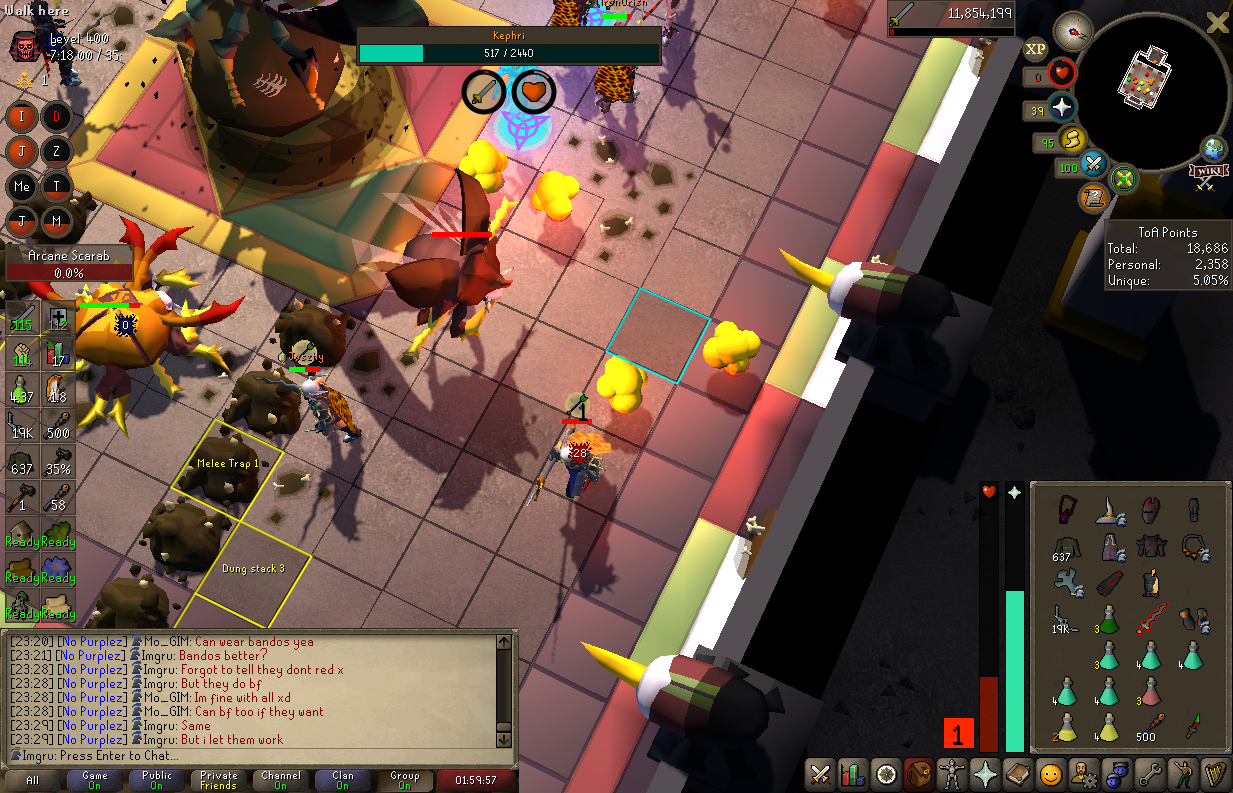This screenshot has height=793, width=1233.
Task: Switch to the Clan chat tab
Action: coord(343,780)
